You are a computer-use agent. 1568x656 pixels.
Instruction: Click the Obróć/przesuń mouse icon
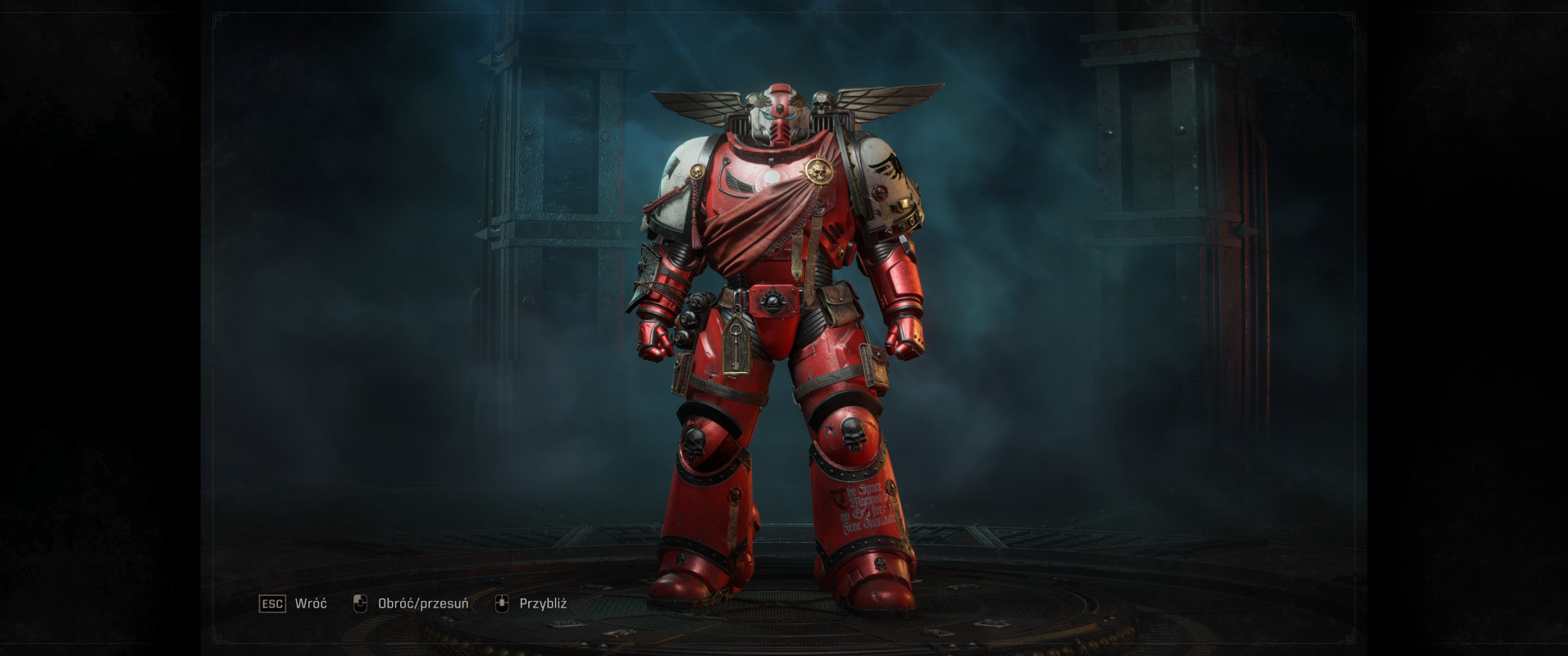click(x=359, y=604)
